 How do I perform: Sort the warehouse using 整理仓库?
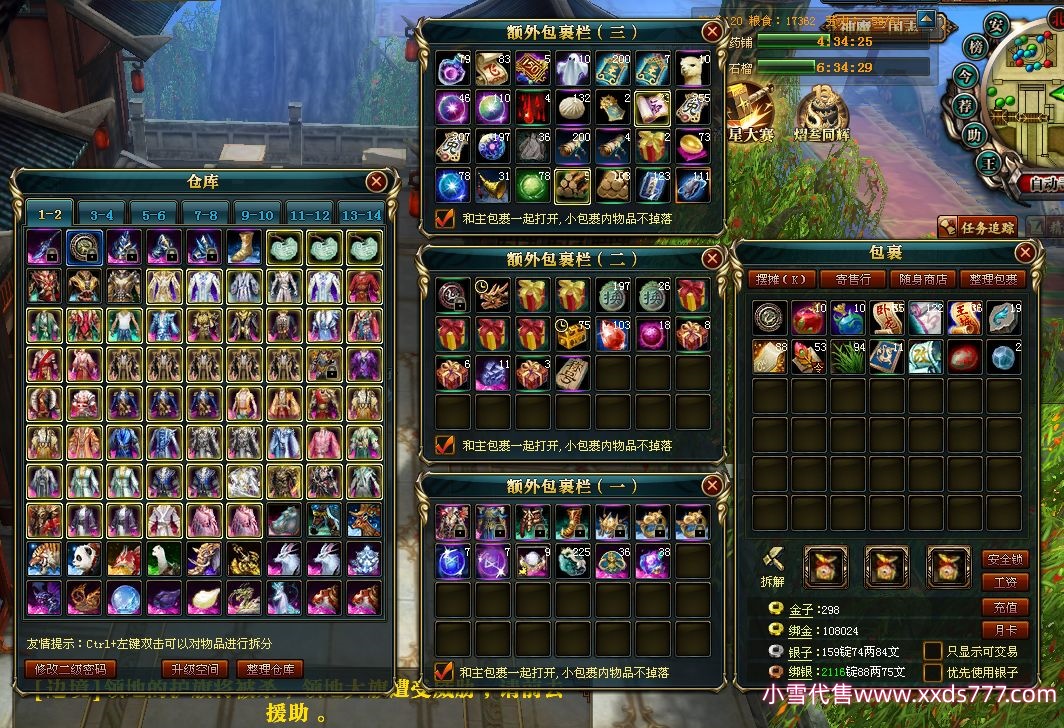click(270, 669)
